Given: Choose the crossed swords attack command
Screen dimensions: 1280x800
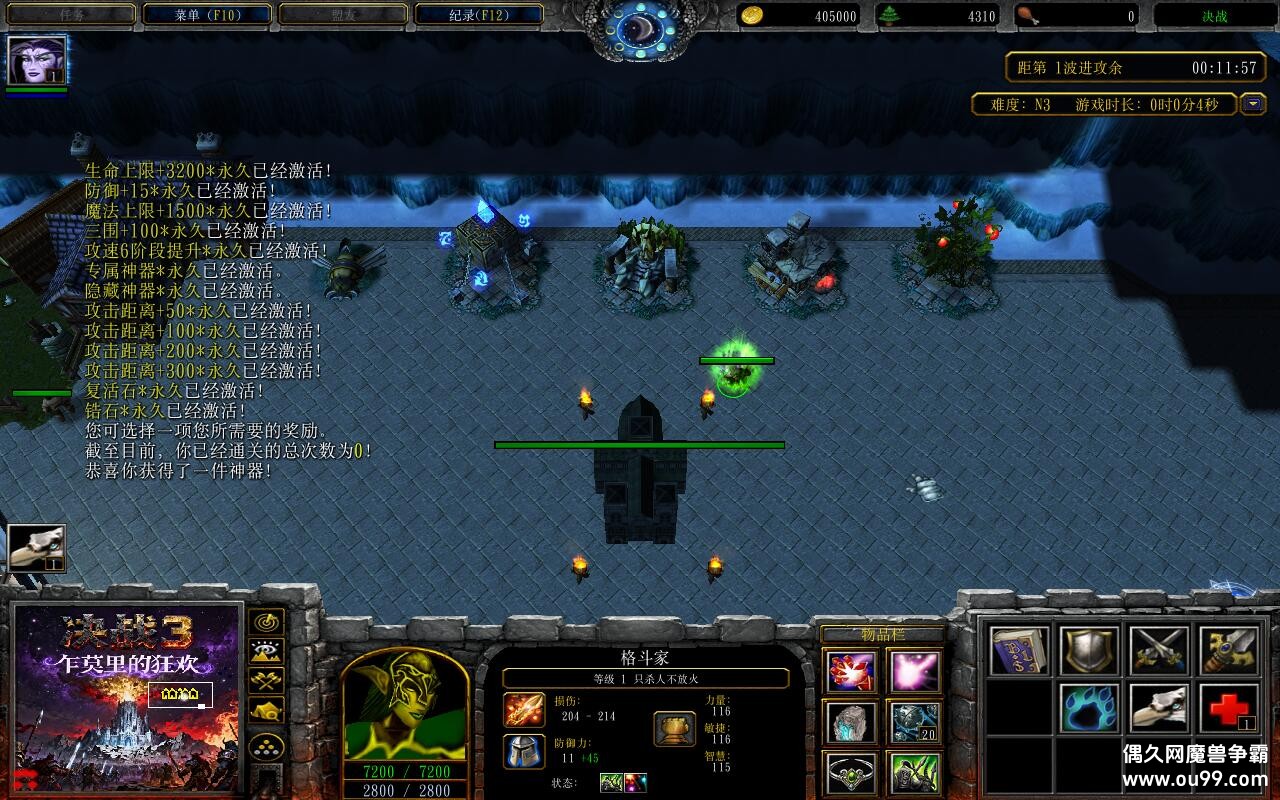Looking at the screenshot, I should pyautogui.click(x=1159, y=651).
